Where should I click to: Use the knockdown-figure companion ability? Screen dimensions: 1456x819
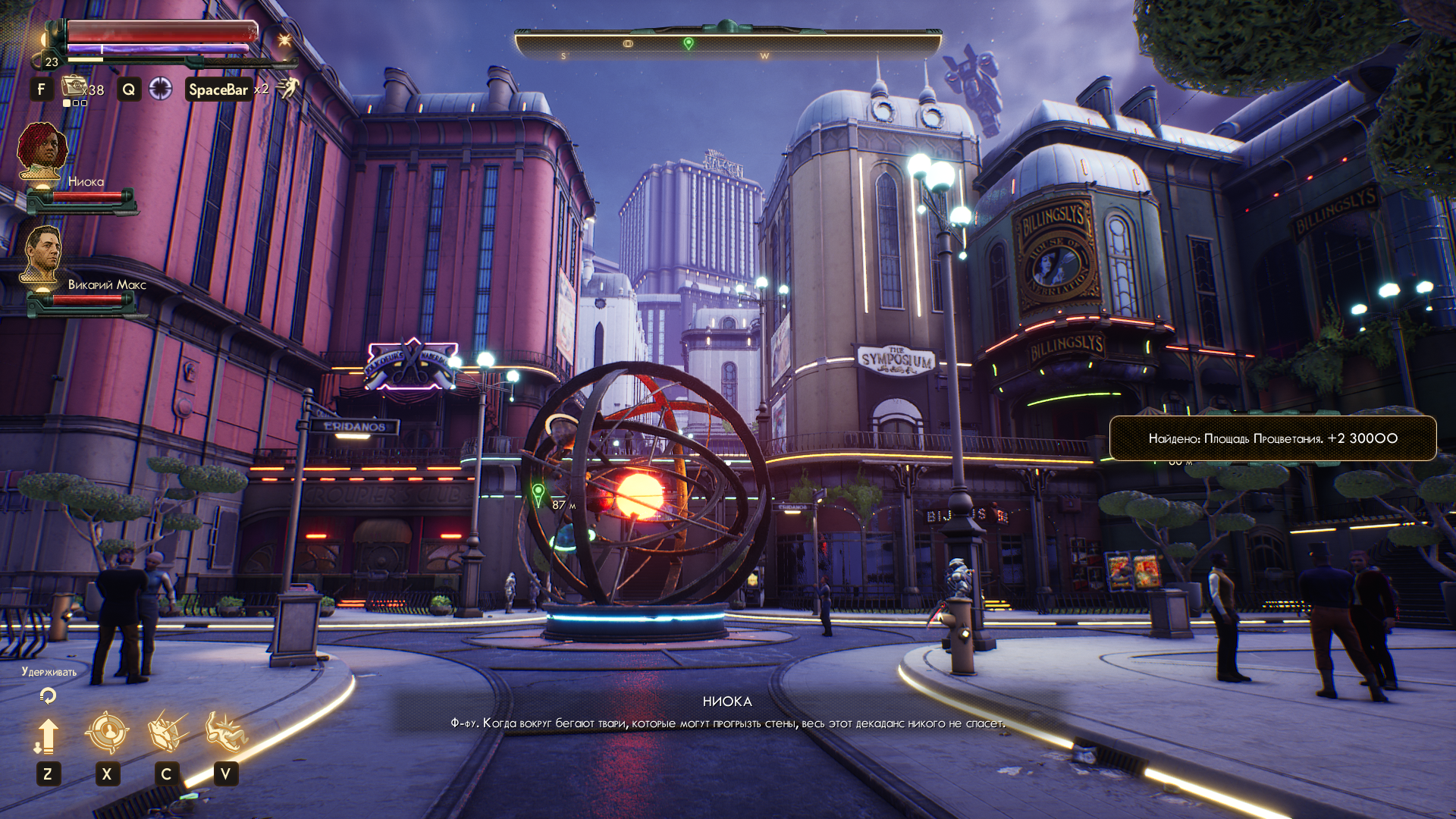(x=225, y=733)
